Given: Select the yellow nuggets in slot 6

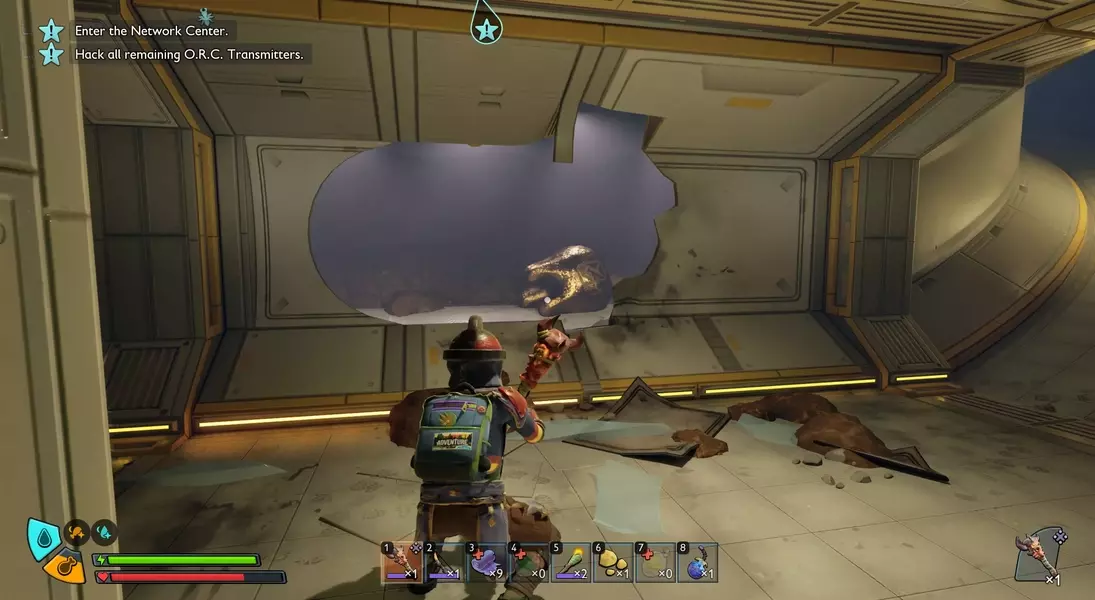Looking at the screenshot, I should (613, 563).
